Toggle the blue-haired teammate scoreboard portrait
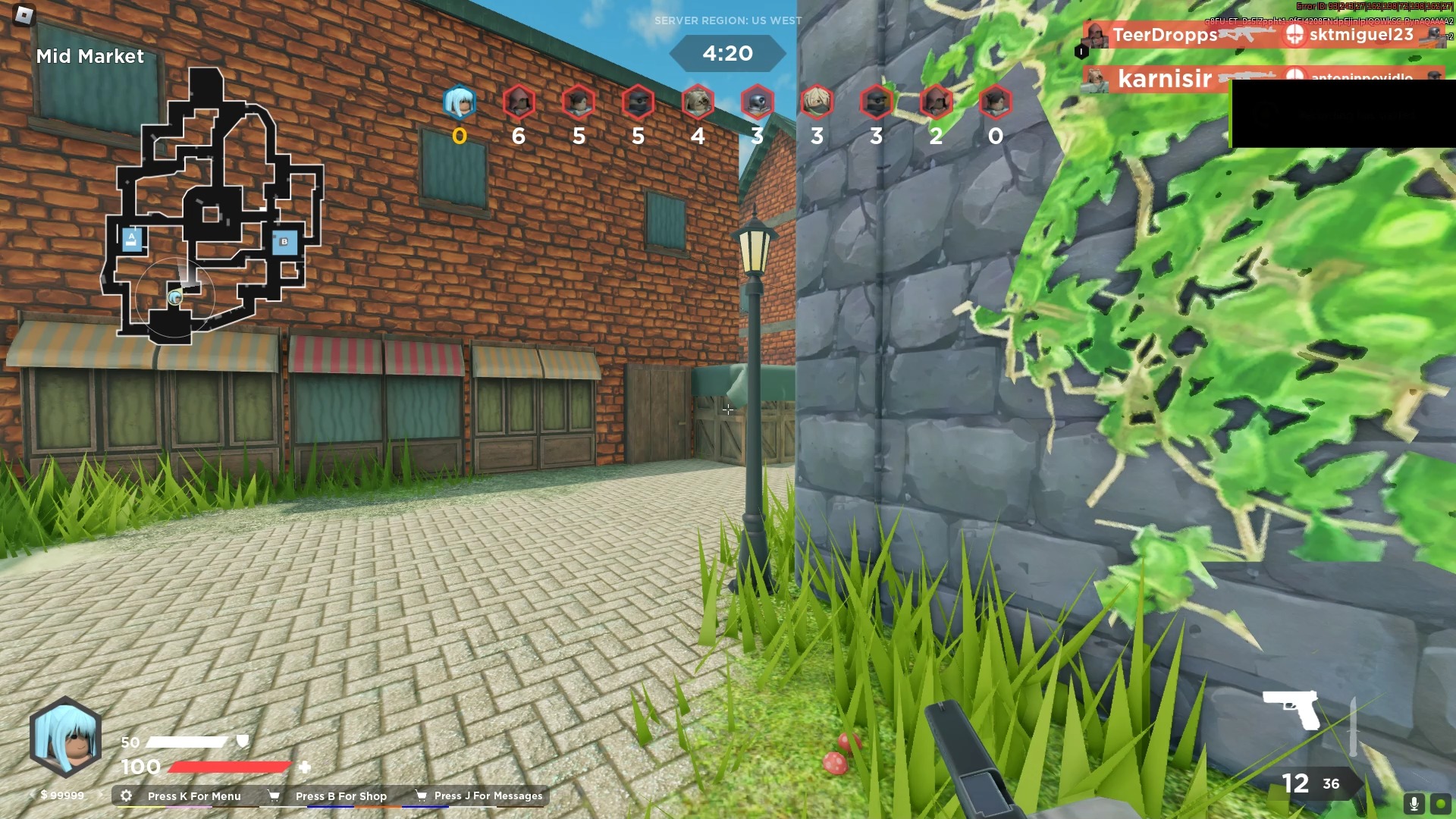This screenshot has width=1456, height=819. (460, 104)
